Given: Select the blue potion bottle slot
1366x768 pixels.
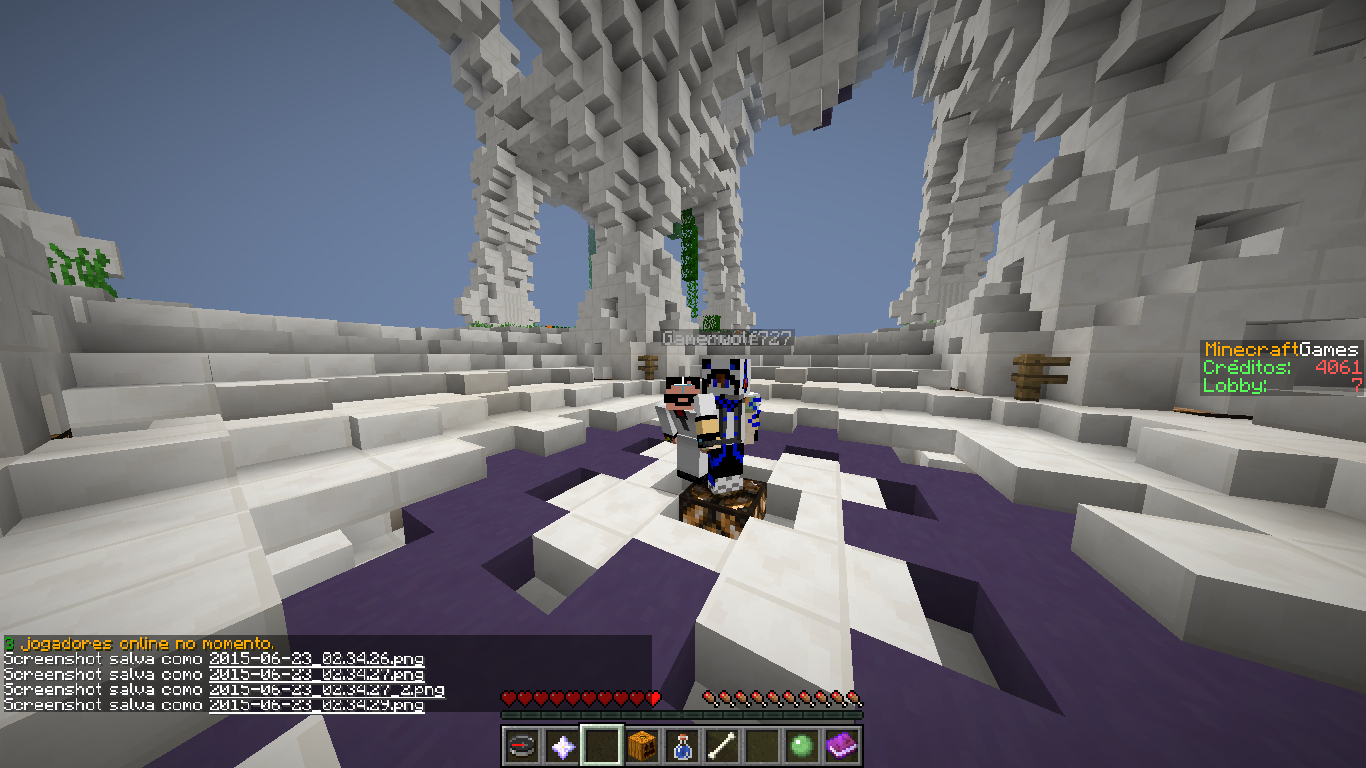Looking at the screenshot, I should coord(682,745).
